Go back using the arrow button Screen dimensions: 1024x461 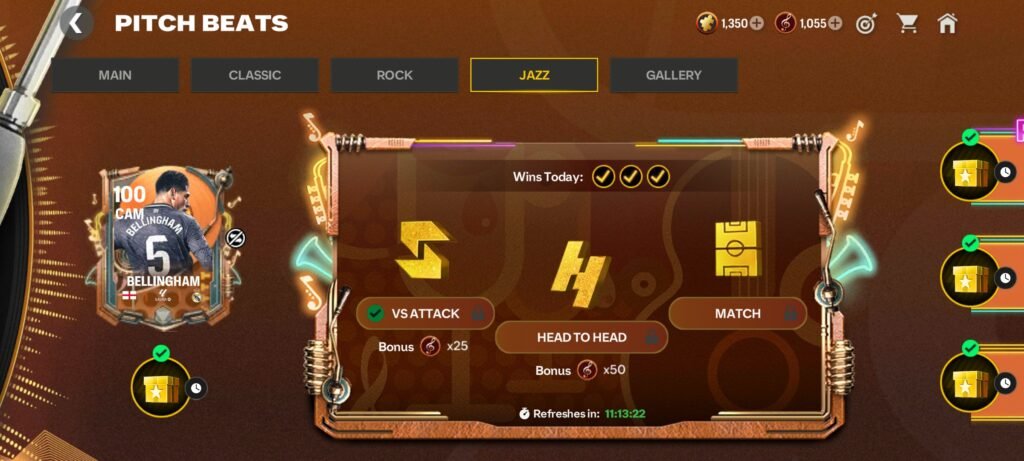pyautogui.click(x=77, y=23)
